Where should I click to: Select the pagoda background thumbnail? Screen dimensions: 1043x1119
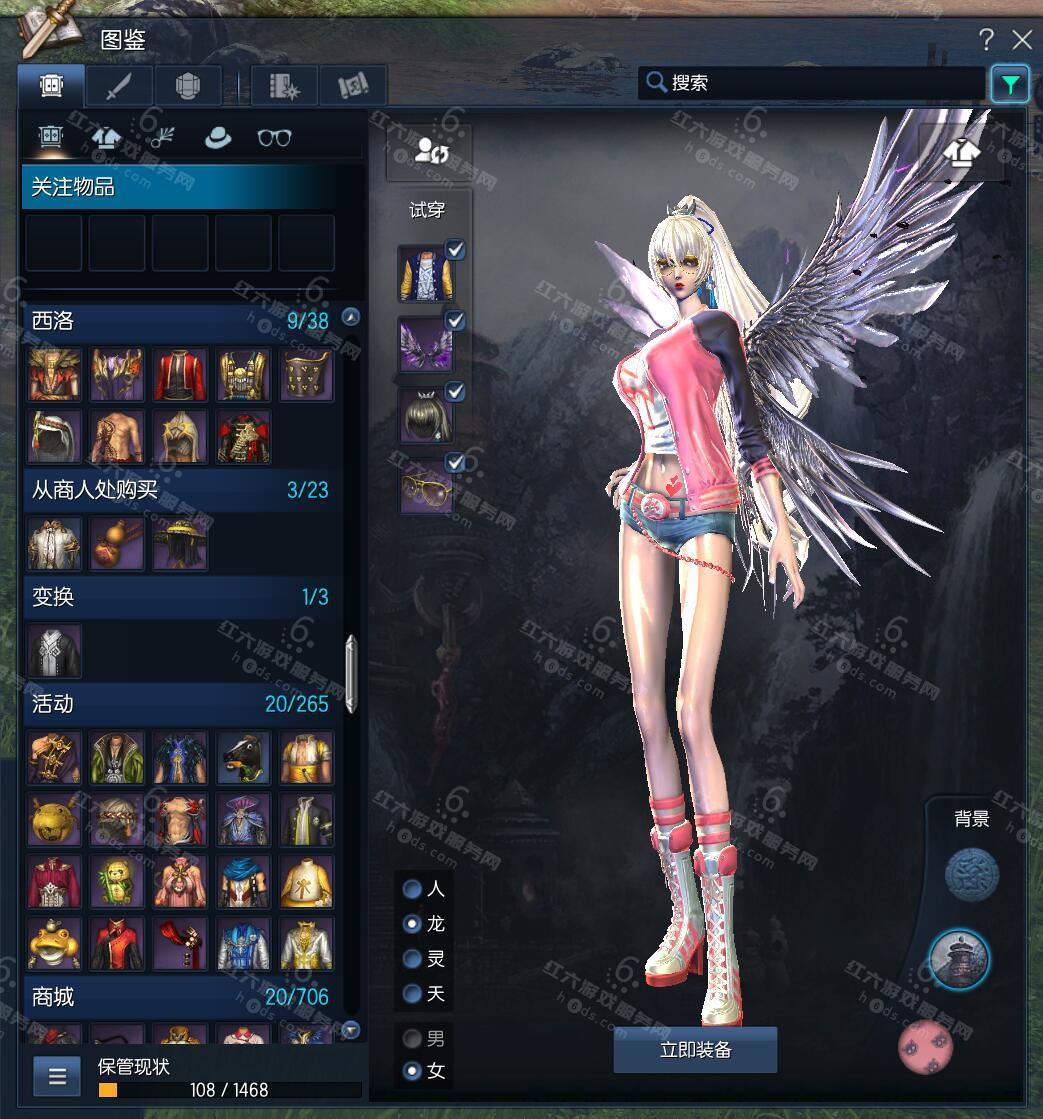(959, 959)
